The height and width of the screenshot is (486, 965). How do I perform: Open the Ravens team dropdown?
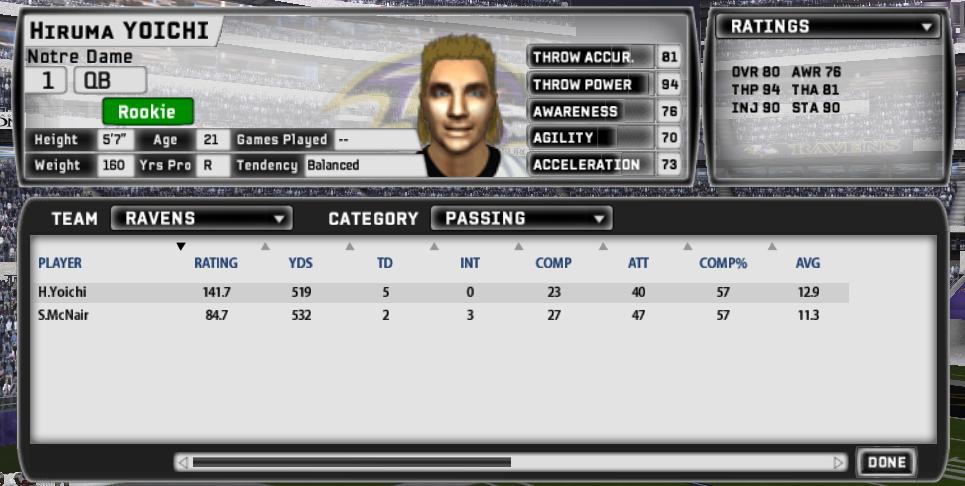click(201, 218)
